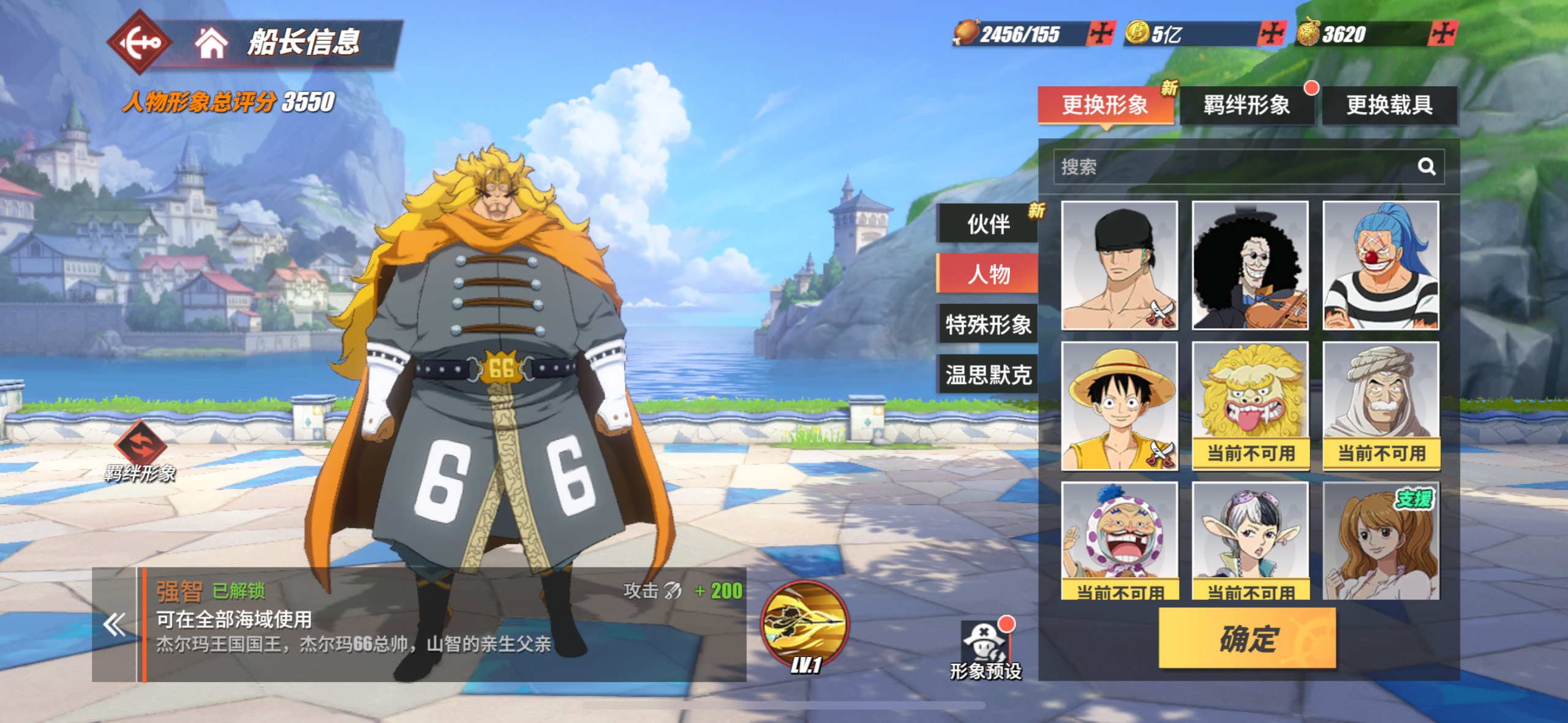Collapse the info panel with double arrows
1568x723 pixels.
tap(115, 625)
